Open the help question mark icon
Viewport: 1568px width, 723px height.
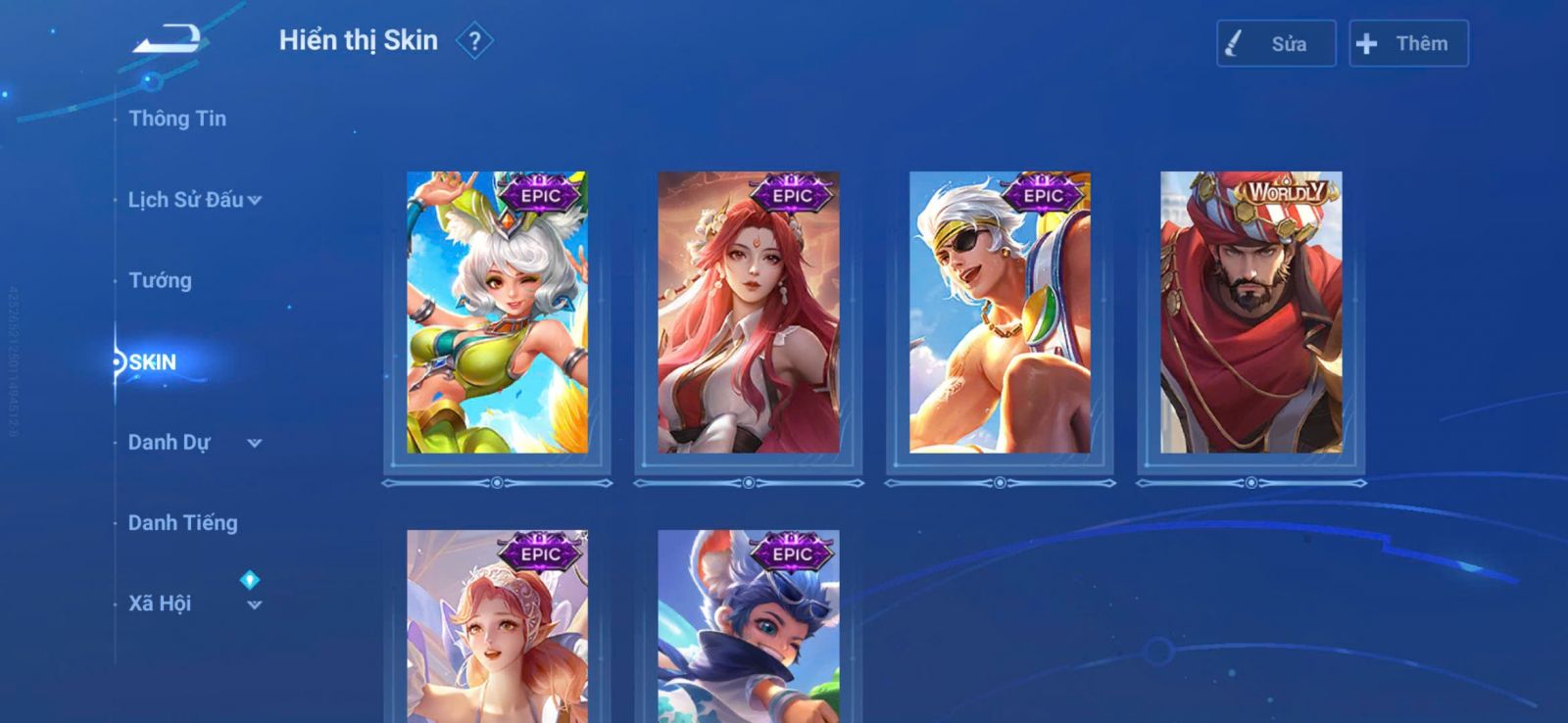[475, 41]
